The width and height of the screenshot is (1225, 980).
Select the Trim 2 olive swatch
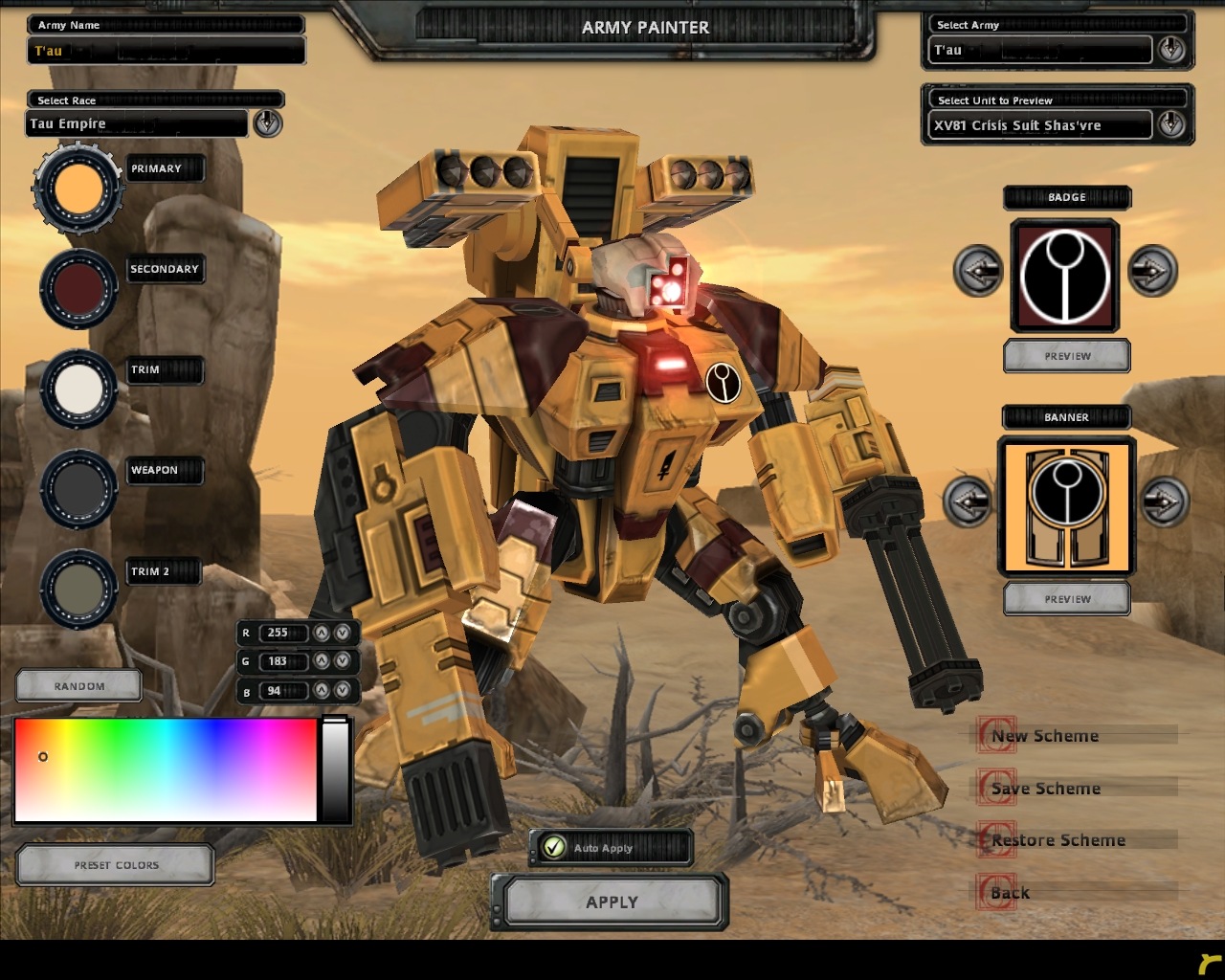click(78, 590)
